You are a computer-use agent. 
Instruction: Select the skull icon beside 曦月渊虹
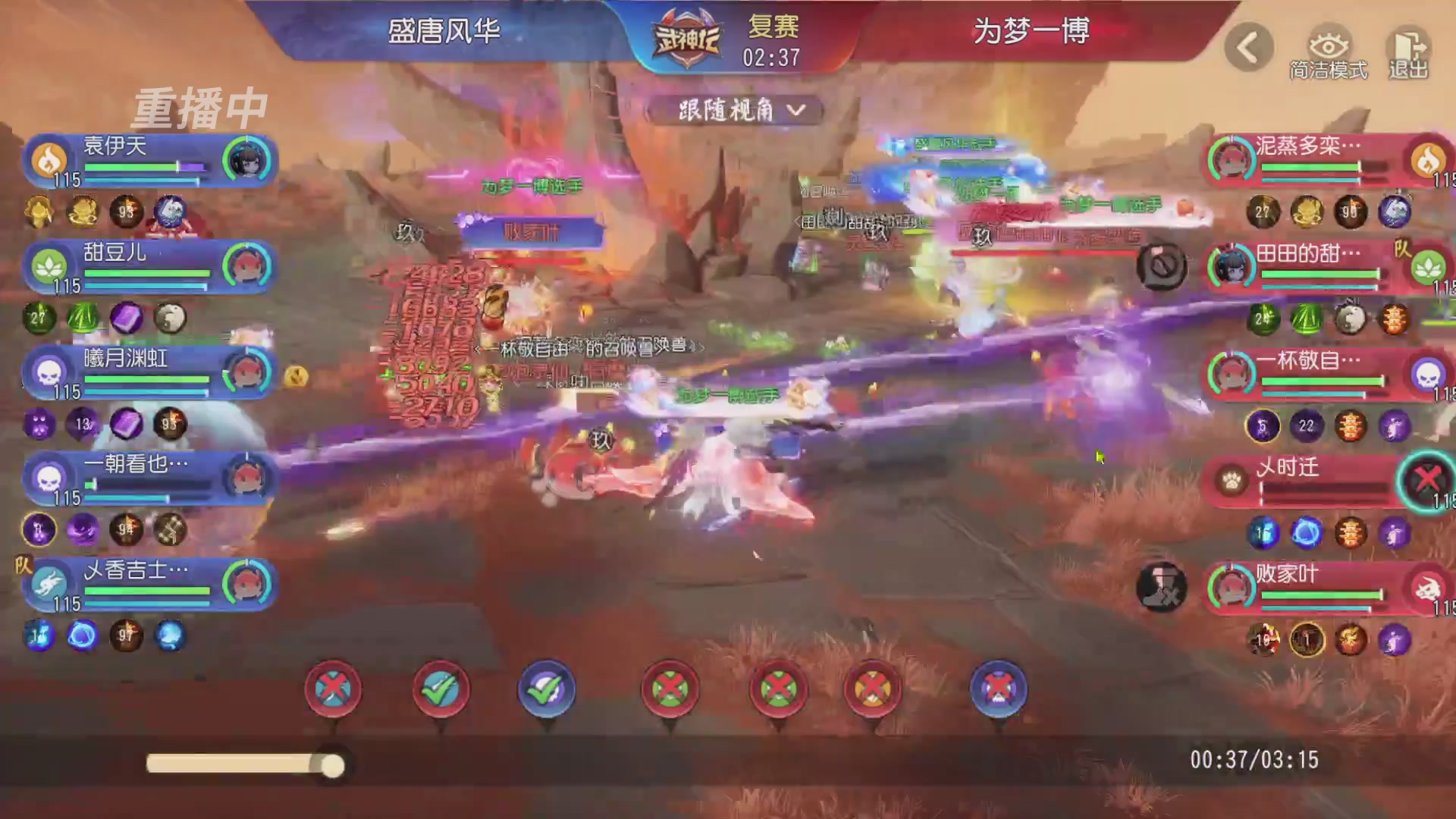[x=50, y=372]
